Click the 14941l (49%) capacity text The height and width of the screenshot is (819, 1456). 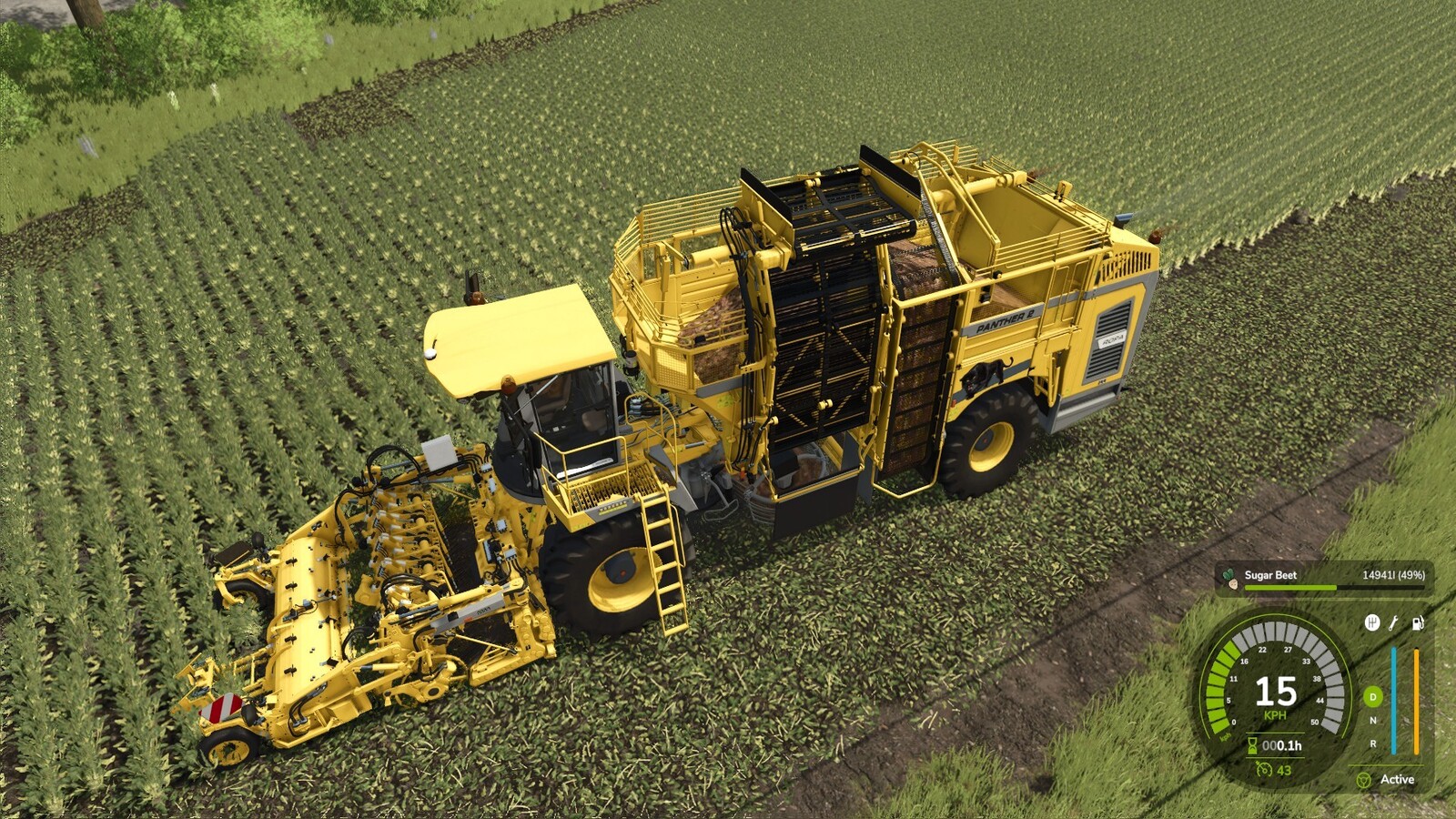point(1394,575)
